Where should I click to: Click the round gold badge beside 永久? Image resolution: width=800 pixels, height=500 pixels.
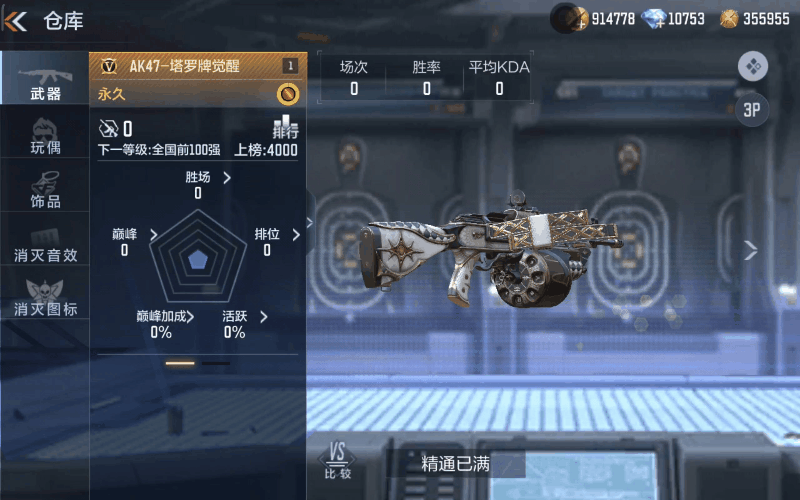[287, 94]
